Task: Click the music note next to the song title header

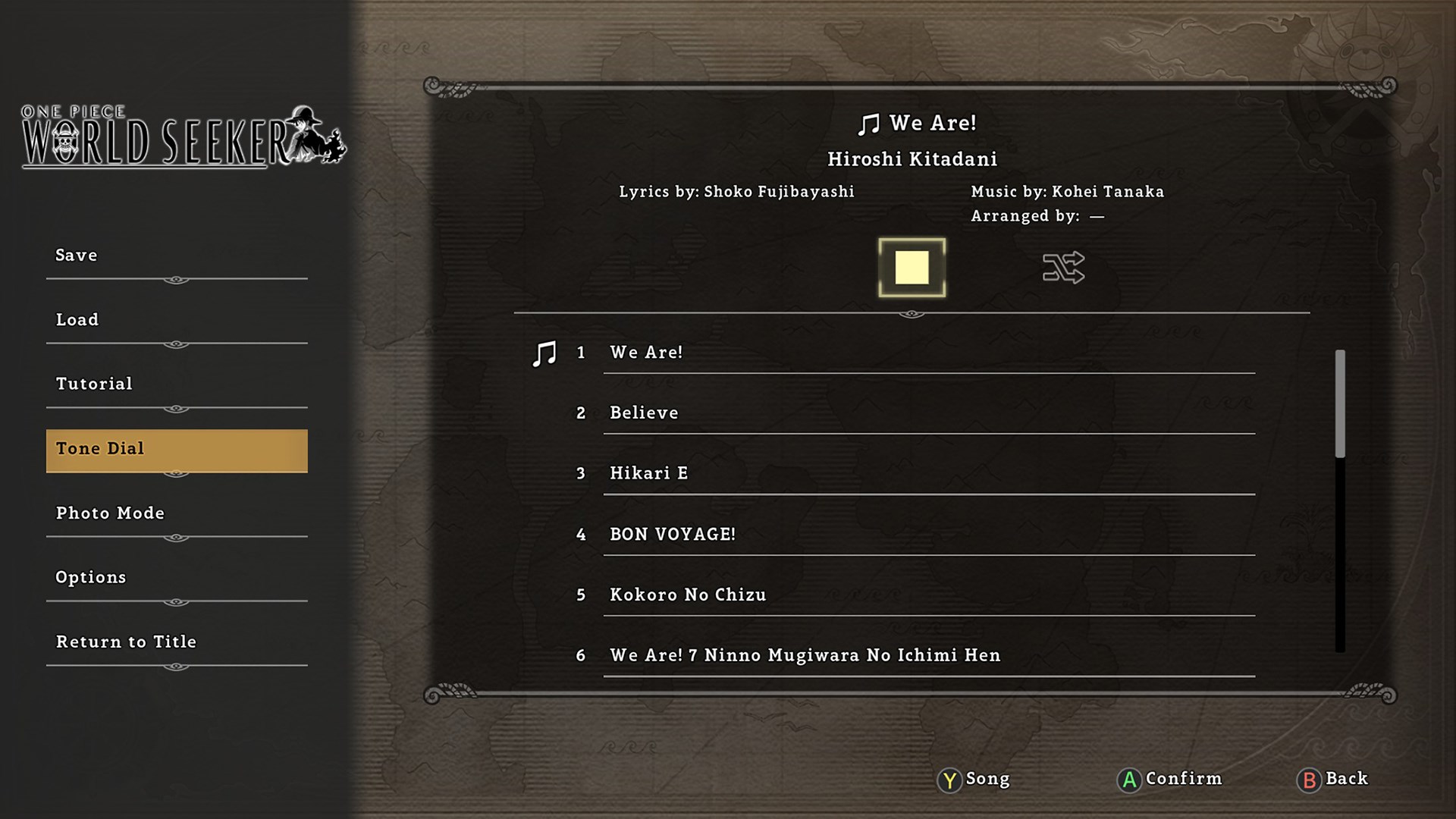Action: pyautogui.click(x=869, y=123)
